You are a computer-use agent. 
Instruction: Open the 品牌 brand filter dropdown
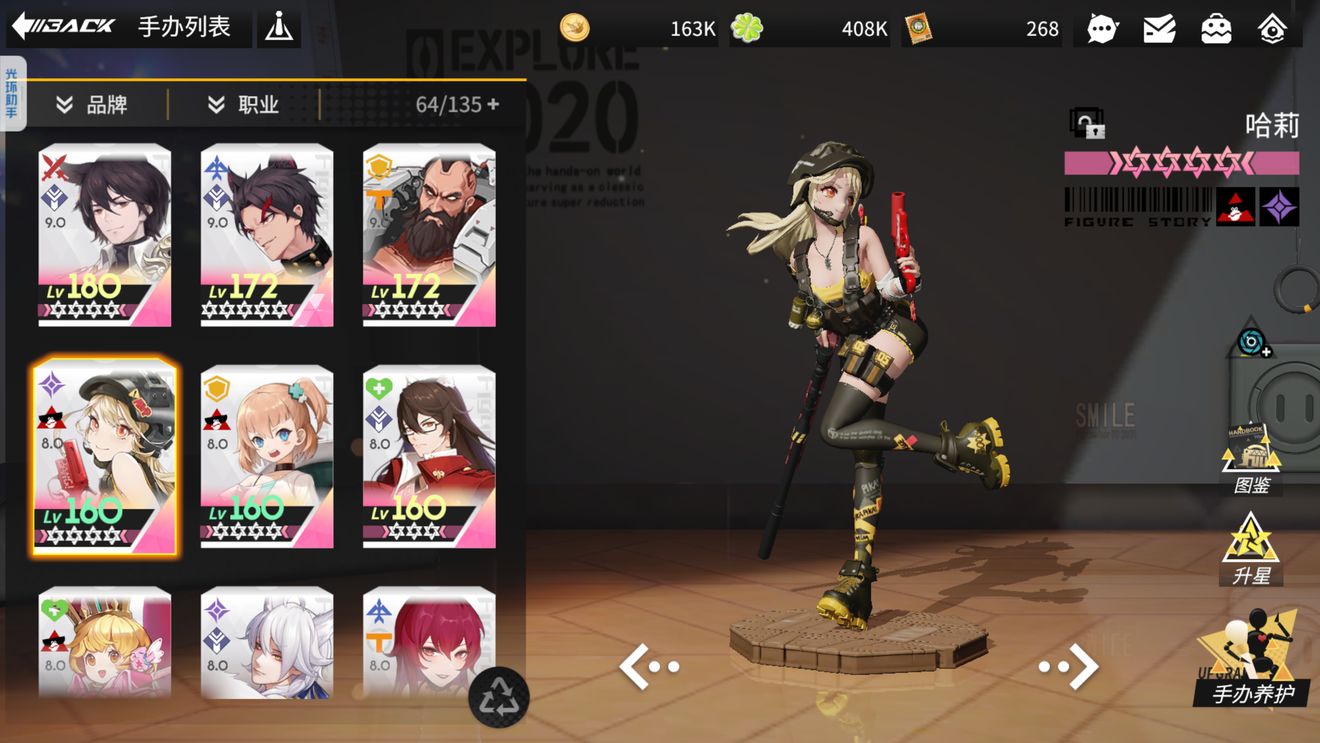pyautogui.click(x=92, y=105)
